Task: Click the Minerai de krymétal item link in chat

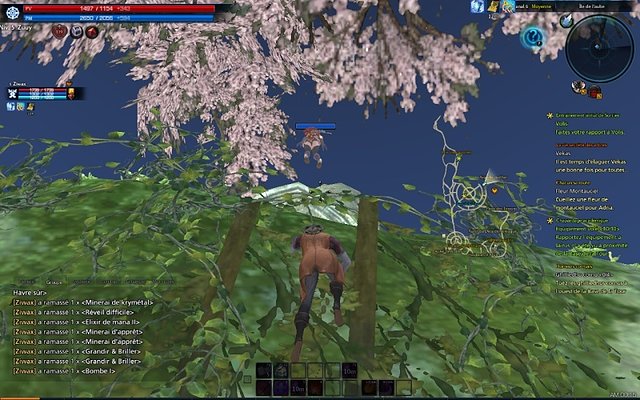Action: point(117,302)
